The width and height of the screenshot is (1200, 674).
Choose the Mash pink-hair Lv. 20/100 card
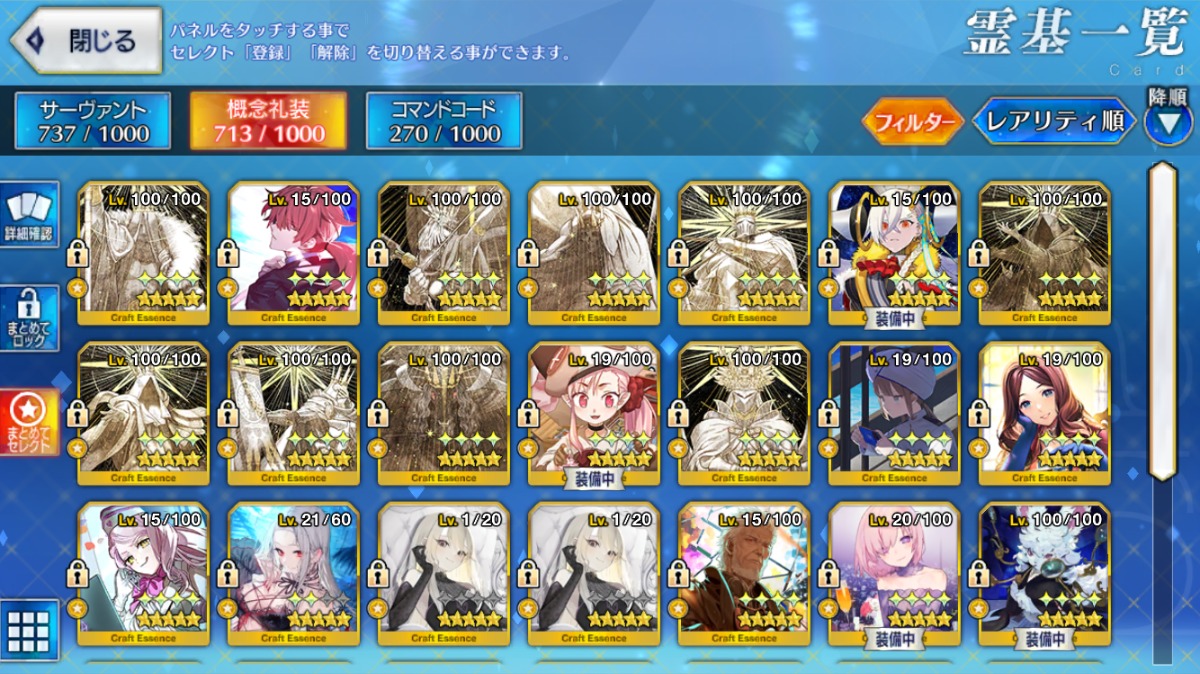(893, 573)
